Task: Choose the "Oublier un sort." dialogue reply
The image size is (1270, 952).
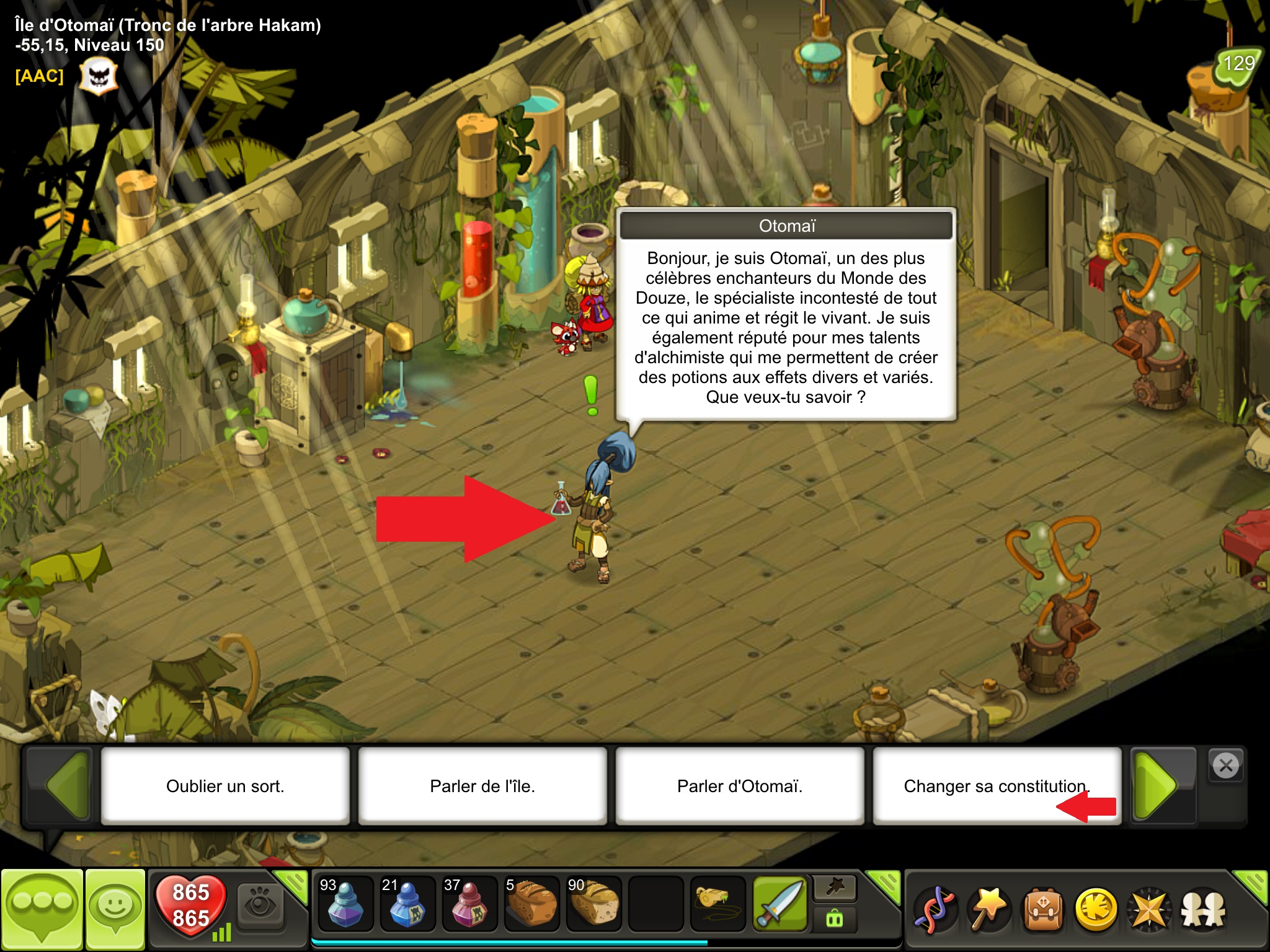Action: pos(225,786)
